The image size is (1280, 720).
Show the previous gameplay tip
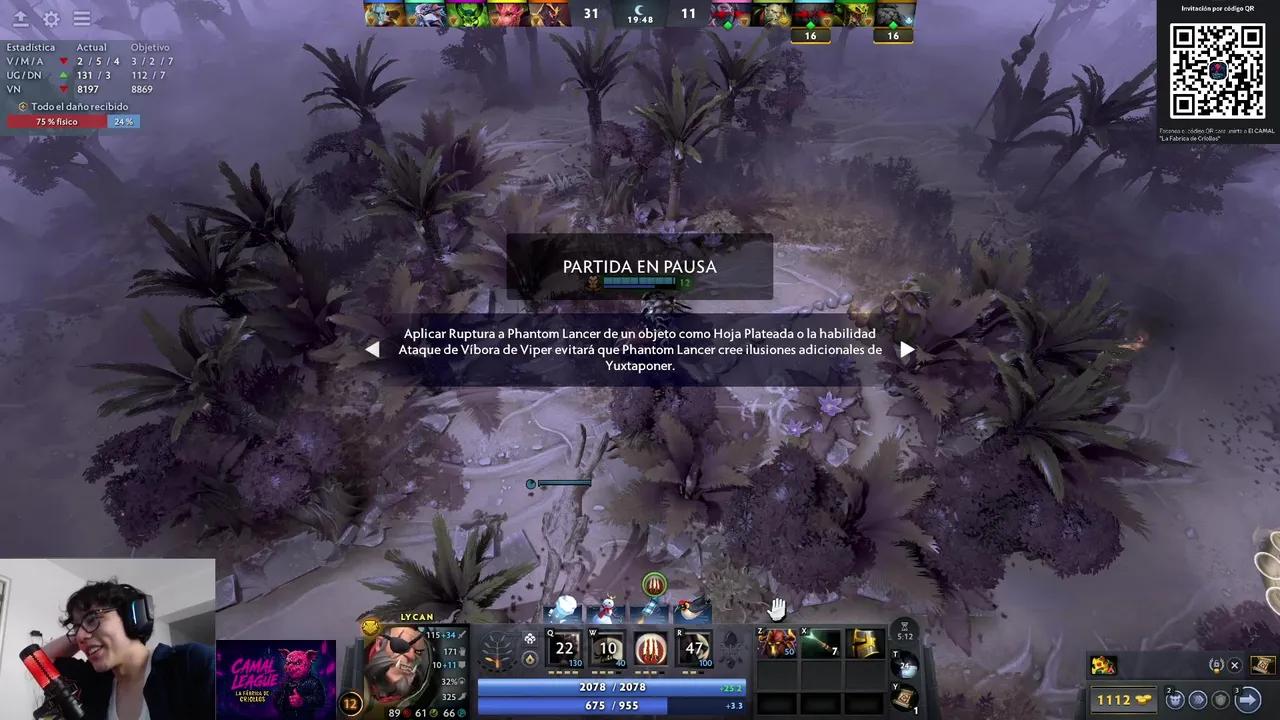372,349
